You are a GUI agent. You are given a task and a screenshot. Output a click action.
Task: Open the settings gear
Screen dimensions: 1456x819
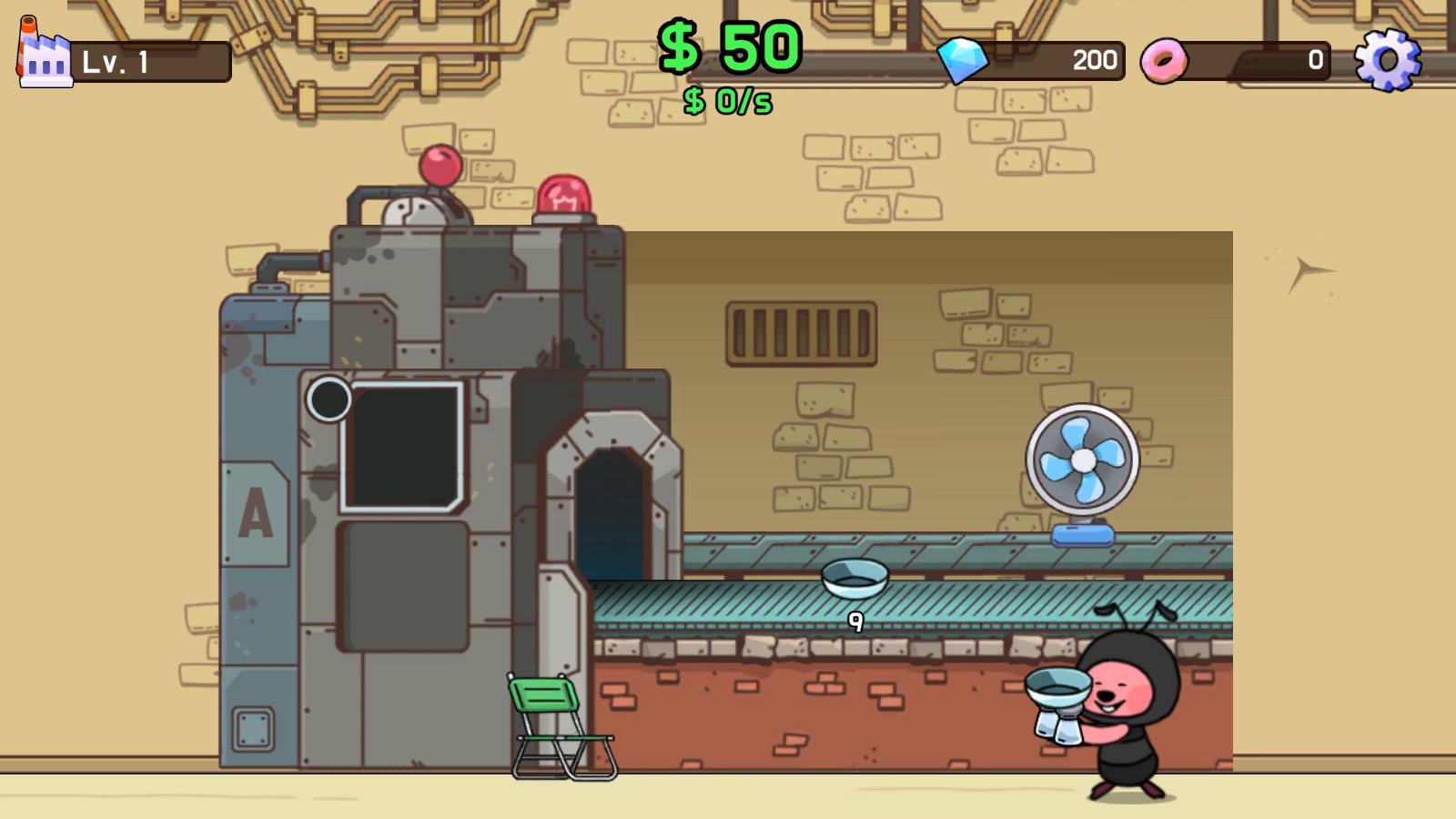pyautogui.click(x=1388, y=59)
